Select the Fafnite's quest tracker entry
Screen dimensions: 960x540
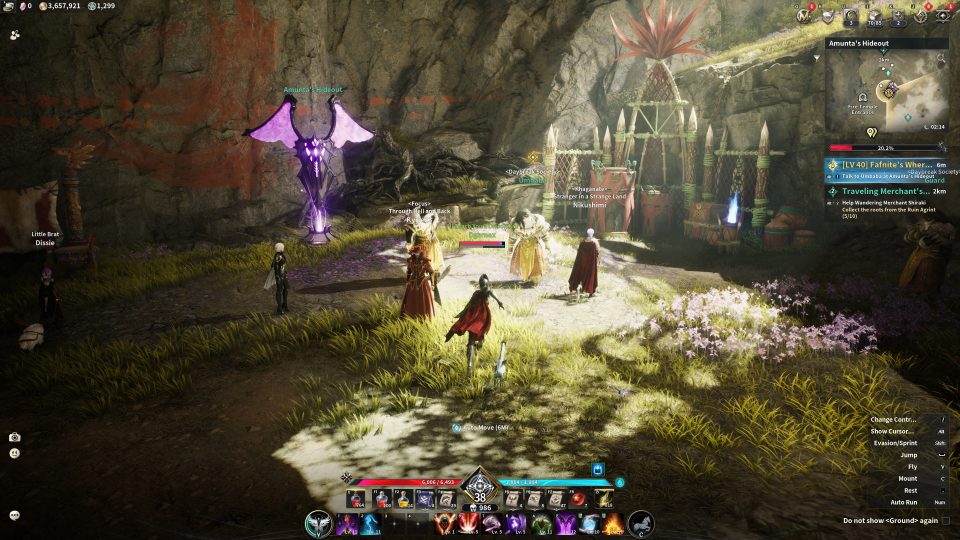[886, 165]
